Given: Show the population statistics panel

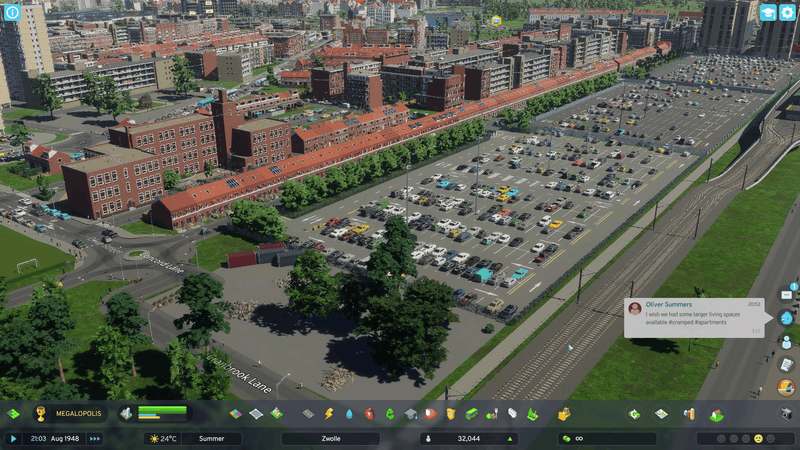Looking at the screenshot, I should click(x=468, y=438).
